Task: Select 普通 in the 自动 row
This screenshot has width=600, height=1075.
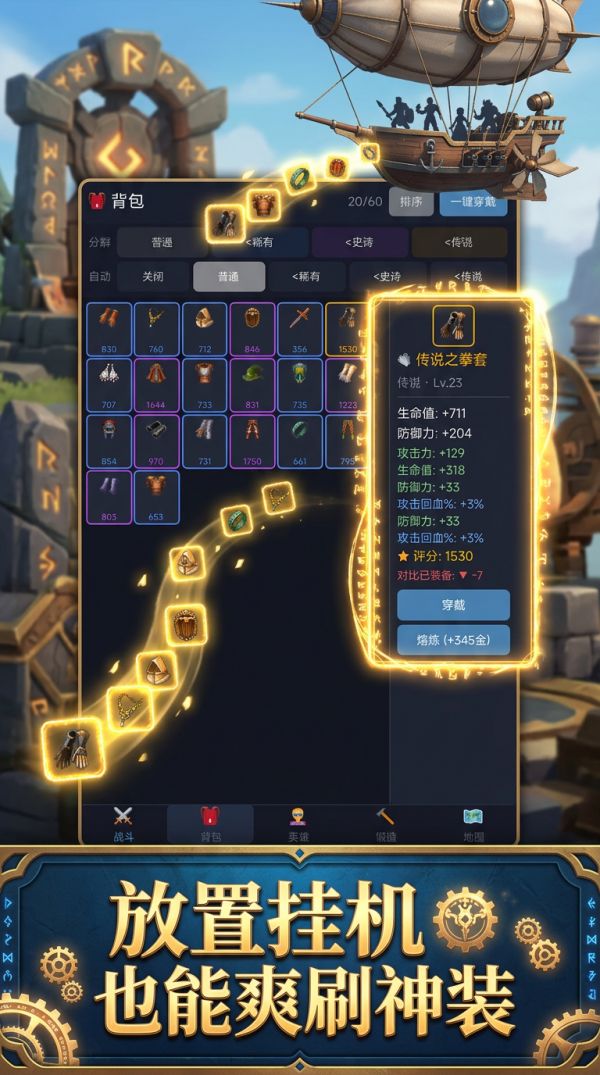Action: (x=229, y=277)
